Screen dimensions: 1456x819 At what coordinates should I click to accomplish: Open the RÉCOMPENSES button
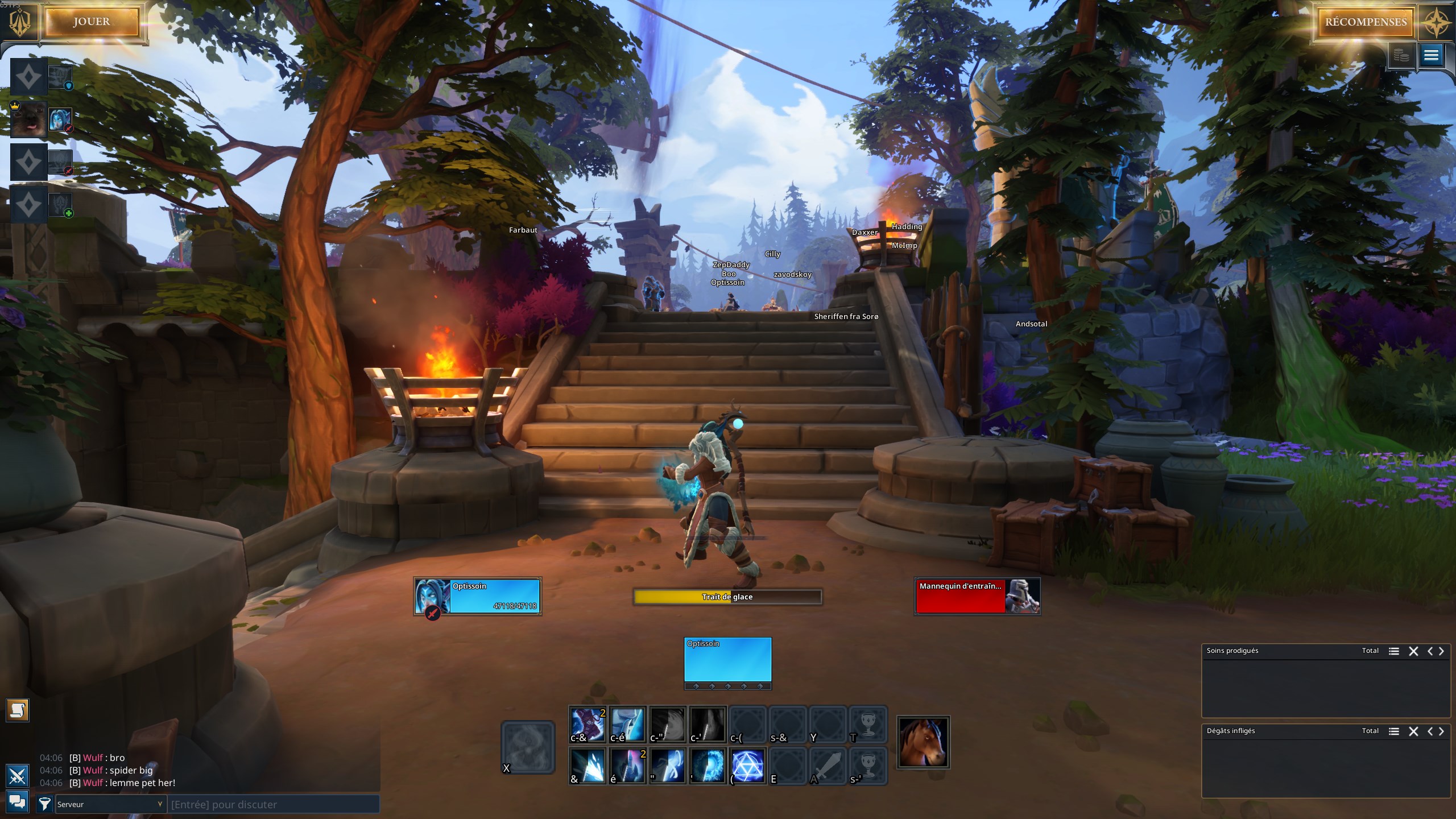point(1364,22)
